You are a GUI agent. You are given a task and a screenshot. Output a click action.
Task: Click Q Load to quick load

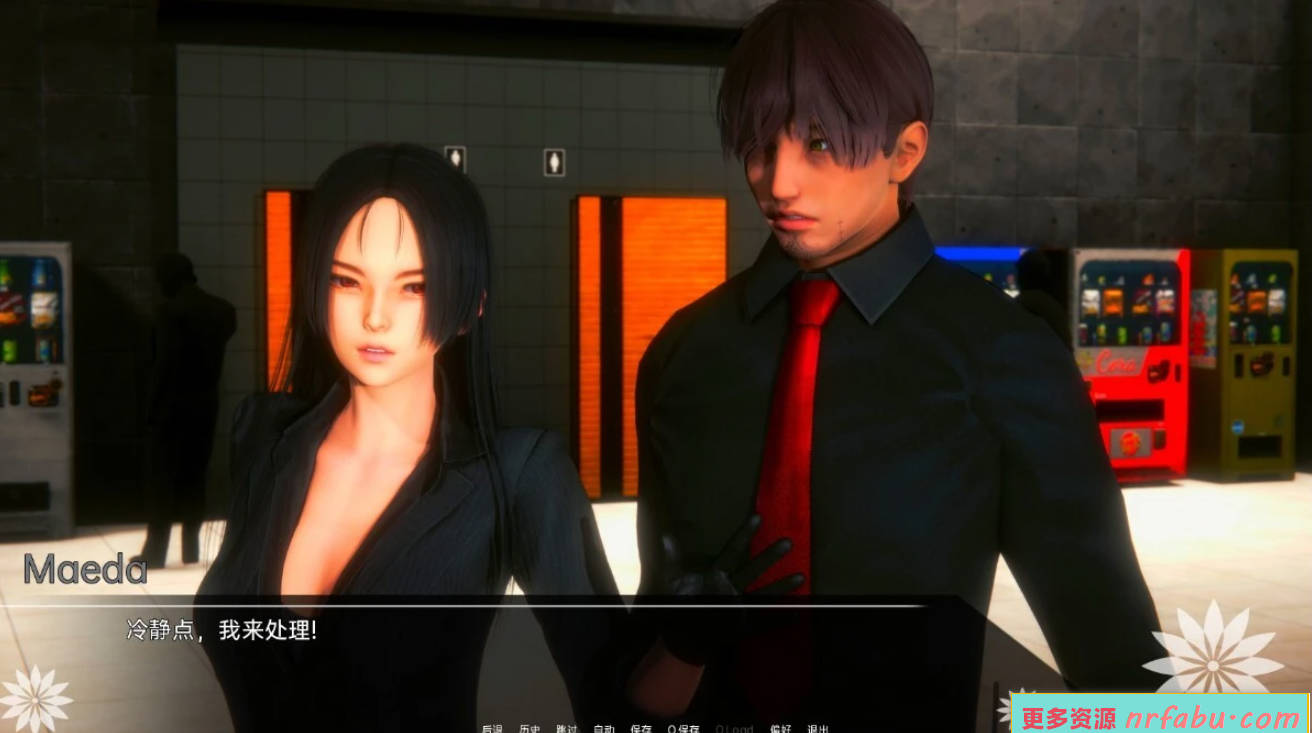[735, 727]
